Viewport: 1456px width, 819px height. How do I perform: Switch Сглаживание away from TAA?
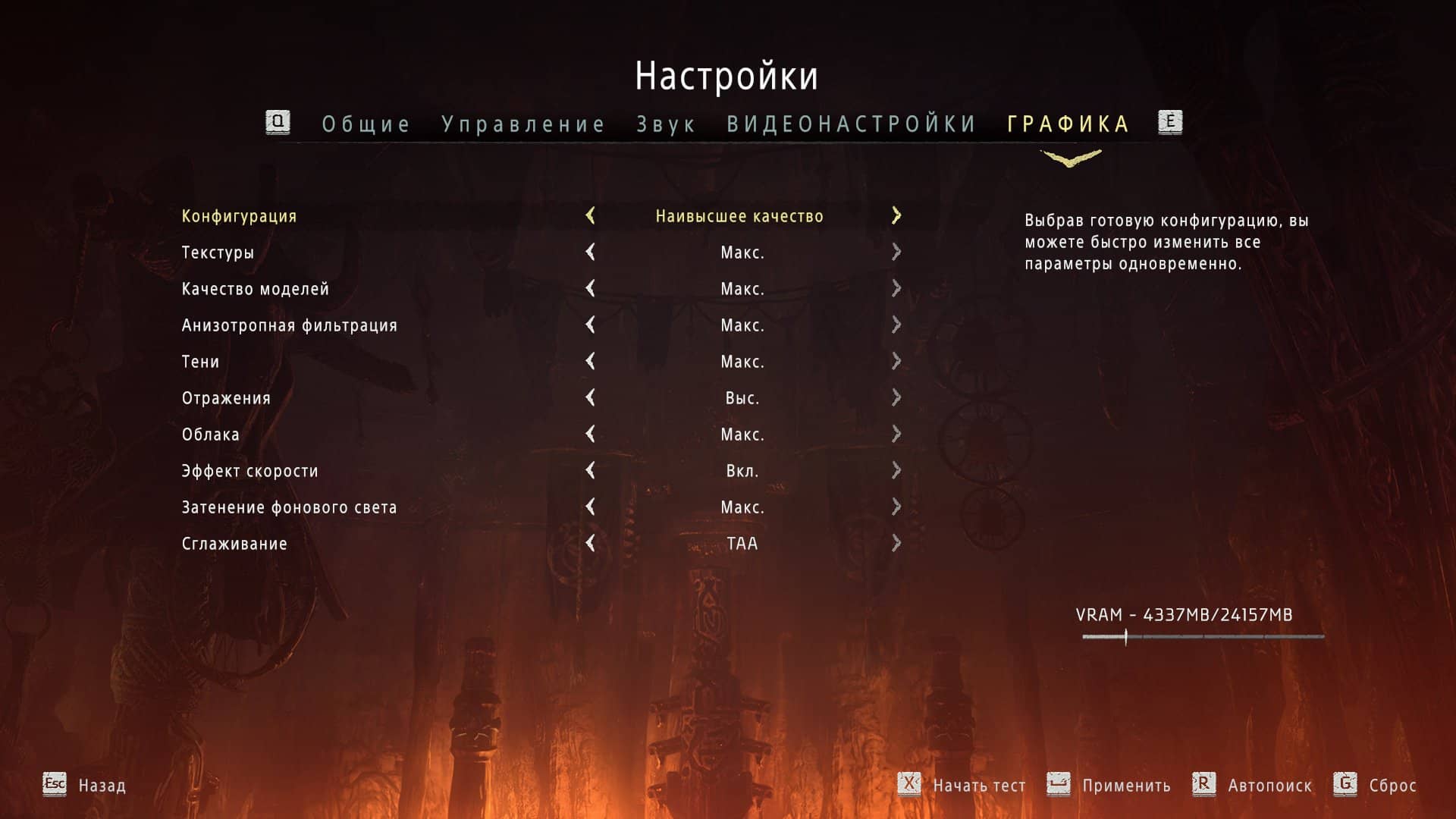(897, 544)
